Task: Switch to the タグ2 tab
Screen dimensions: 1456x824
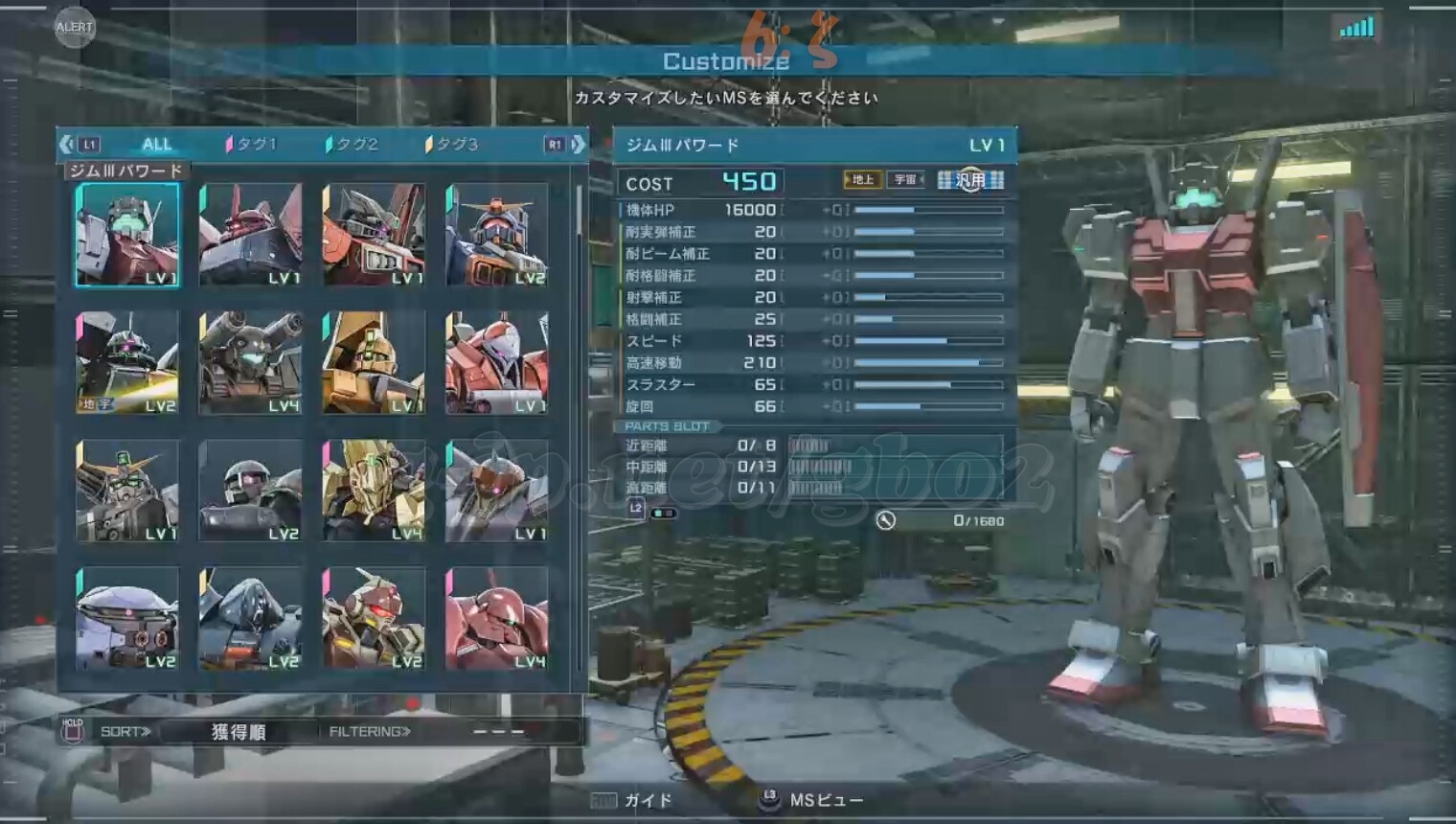Action: [353, 145]
